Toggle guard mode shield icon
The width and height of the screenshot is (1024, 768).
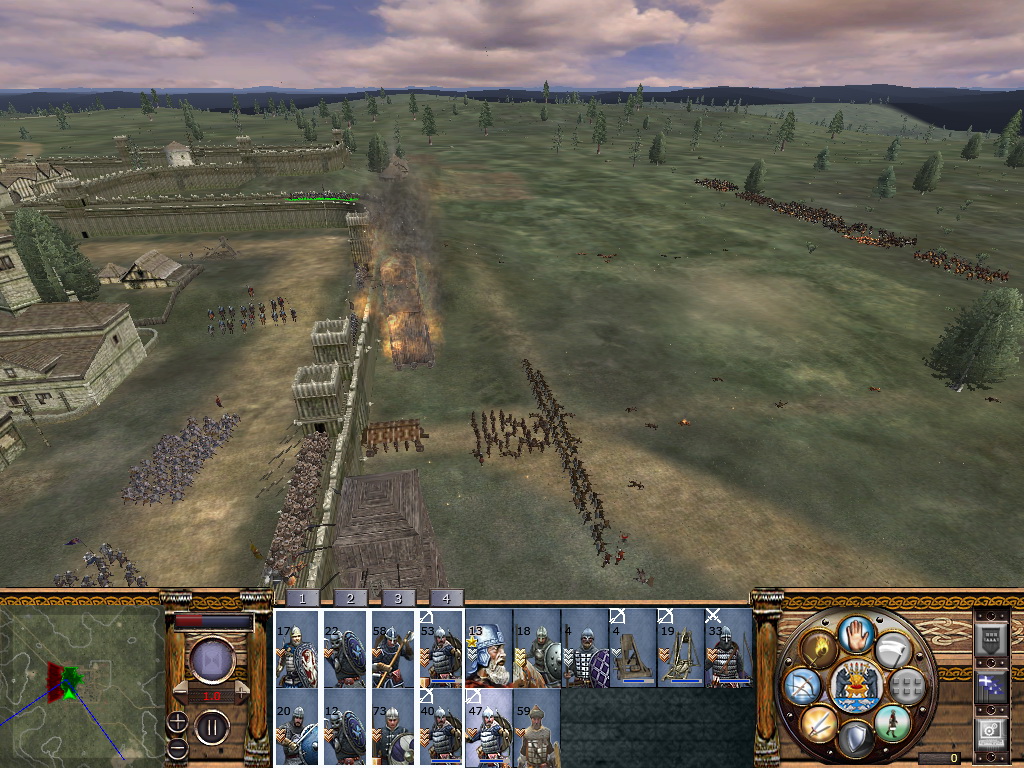point(856,740)
